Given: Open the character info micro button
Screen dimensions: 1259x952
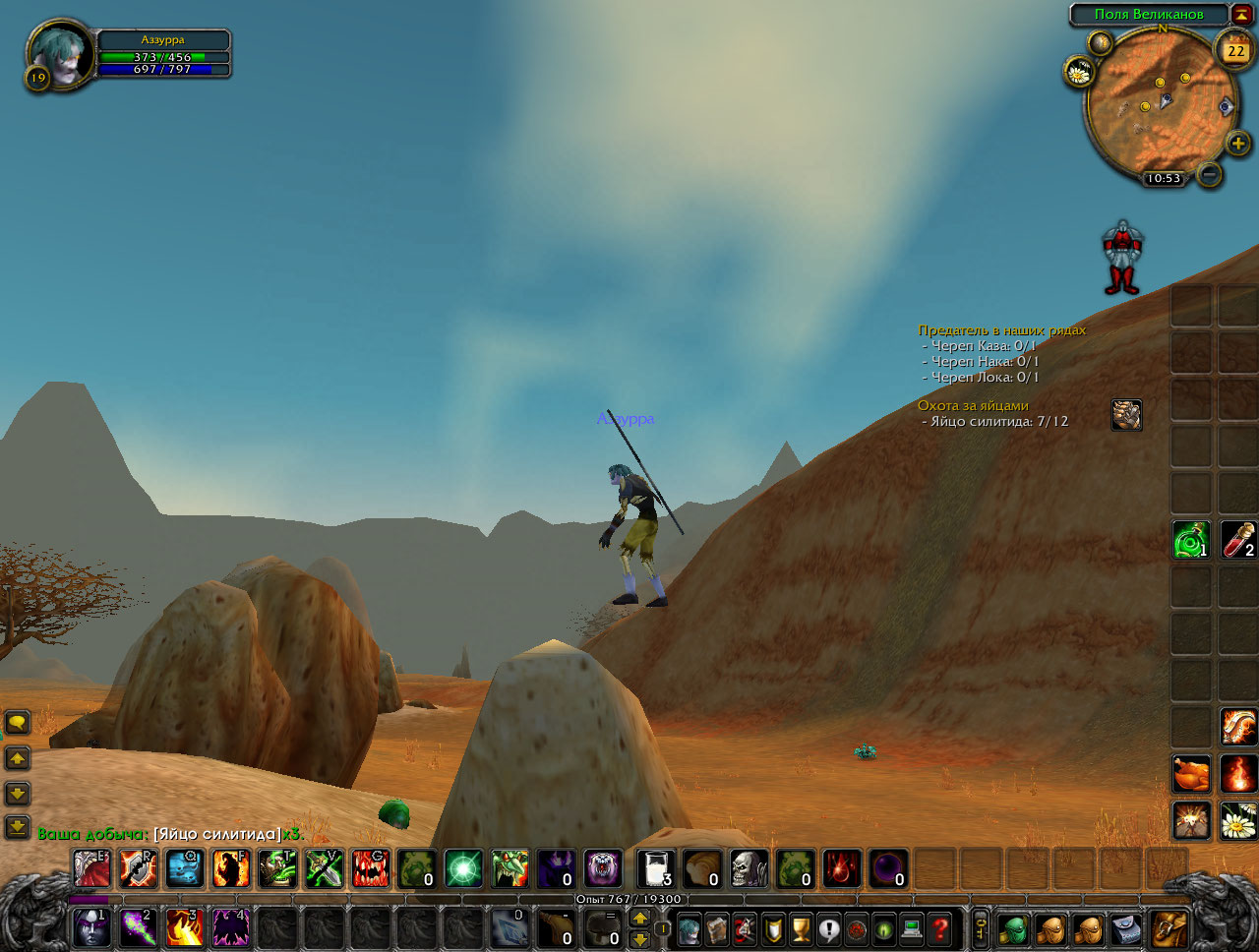Looking at the screenshot, I should coord(689,927).
